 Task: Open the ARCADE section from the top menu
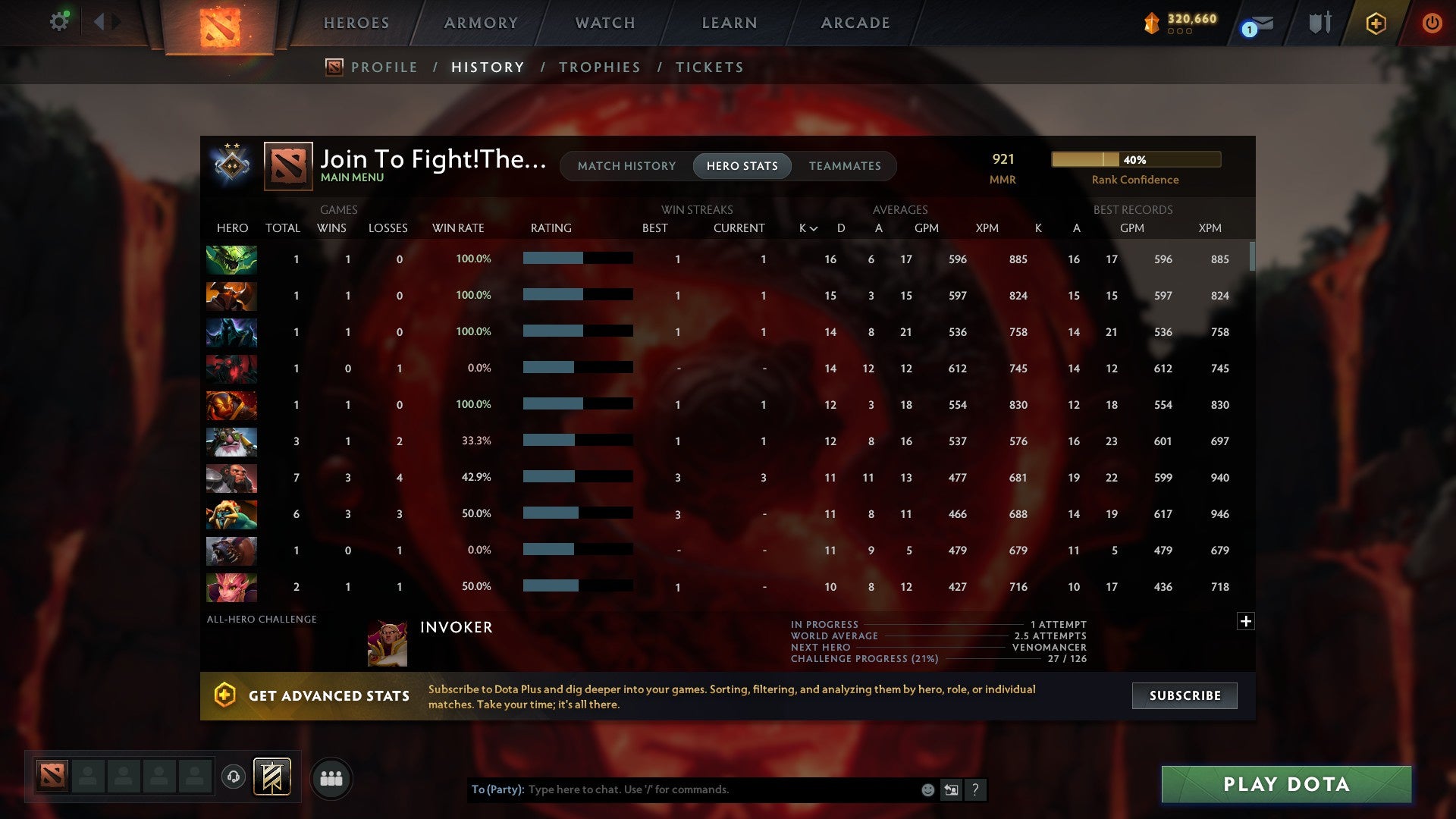point(854,23)
